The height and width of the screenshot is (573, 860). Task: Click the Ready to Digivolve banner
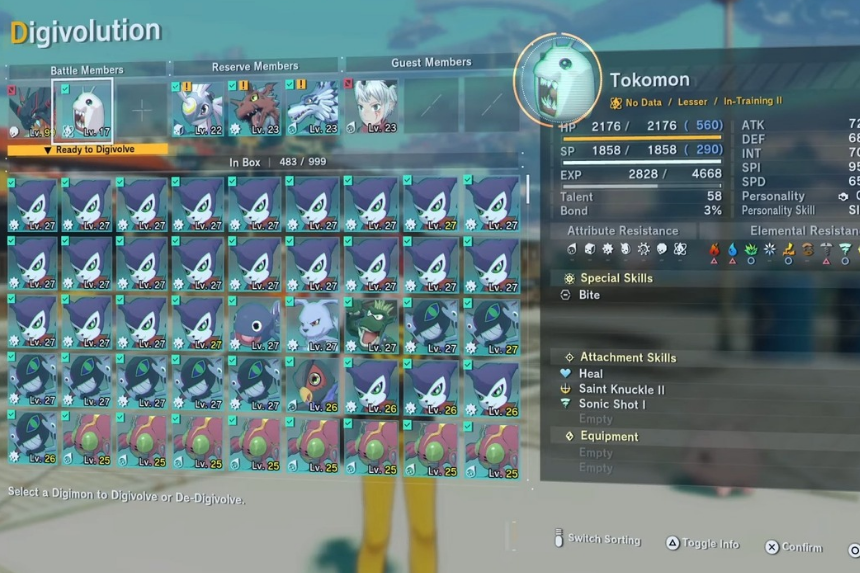[86, 150]
